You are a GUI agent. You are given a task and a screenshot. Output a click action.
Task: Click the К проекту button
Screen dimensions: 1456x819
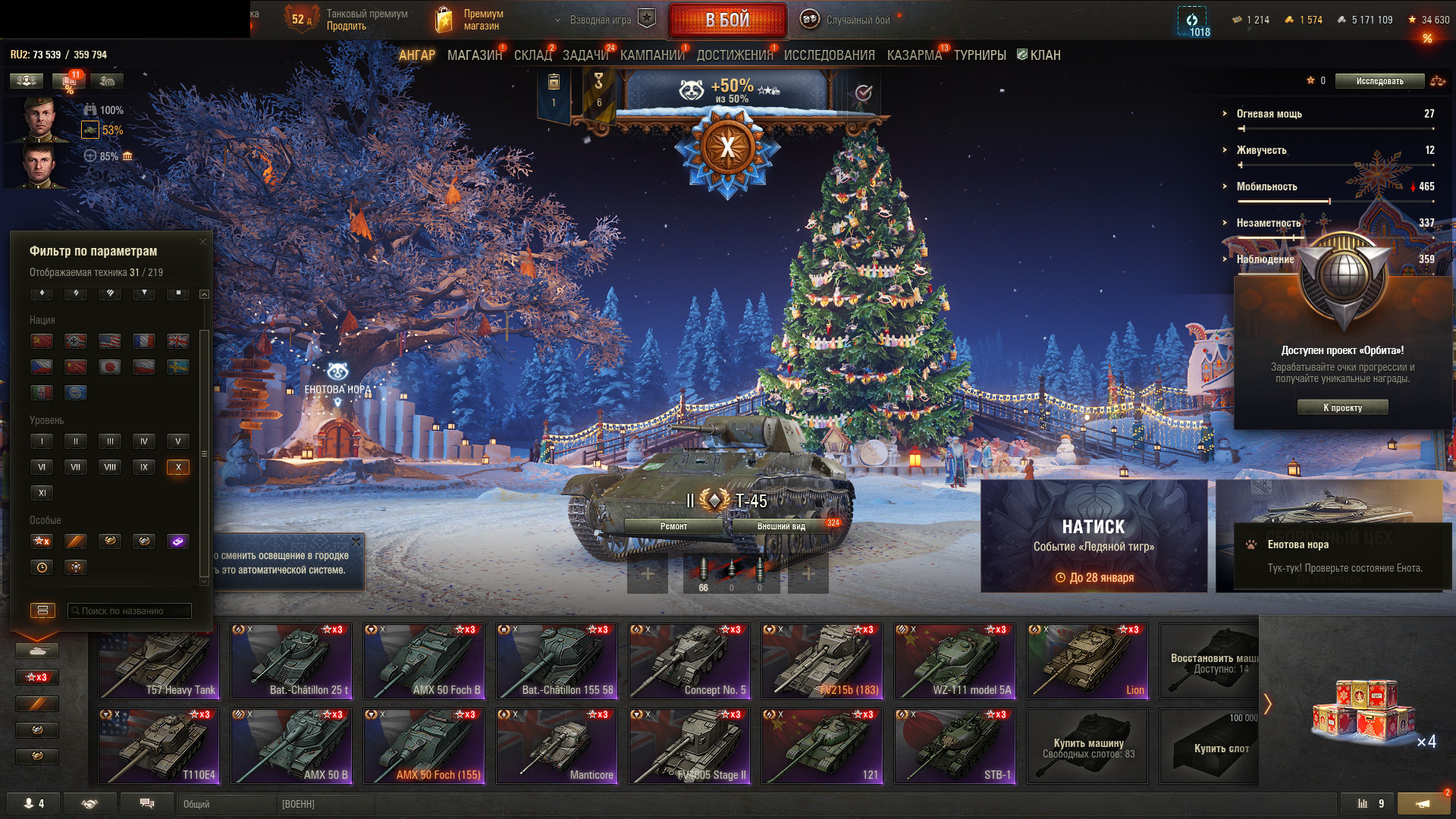click(x=1342, y=407)
